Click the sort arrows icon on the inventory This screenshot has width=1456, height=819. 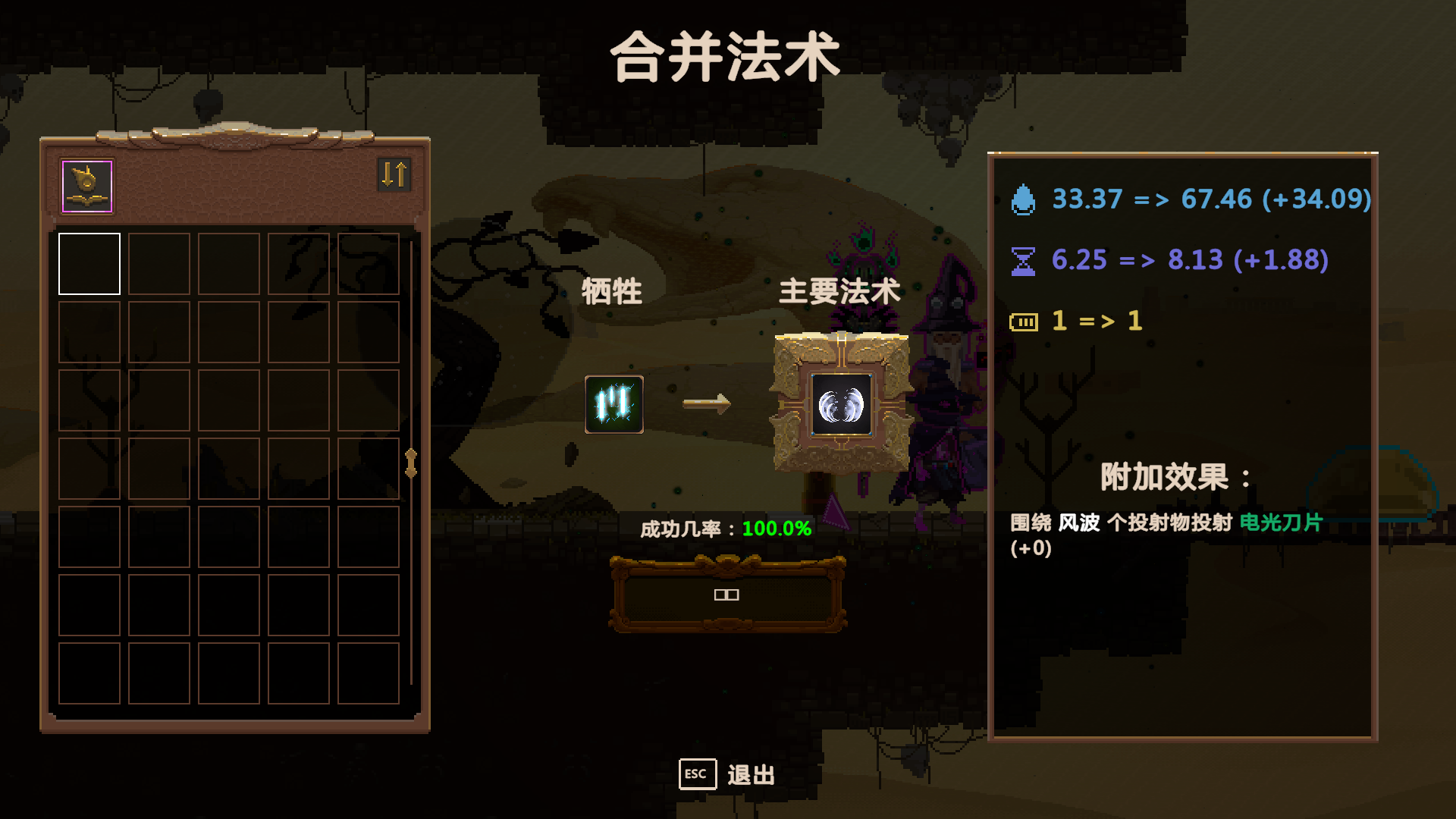(394, 174)
